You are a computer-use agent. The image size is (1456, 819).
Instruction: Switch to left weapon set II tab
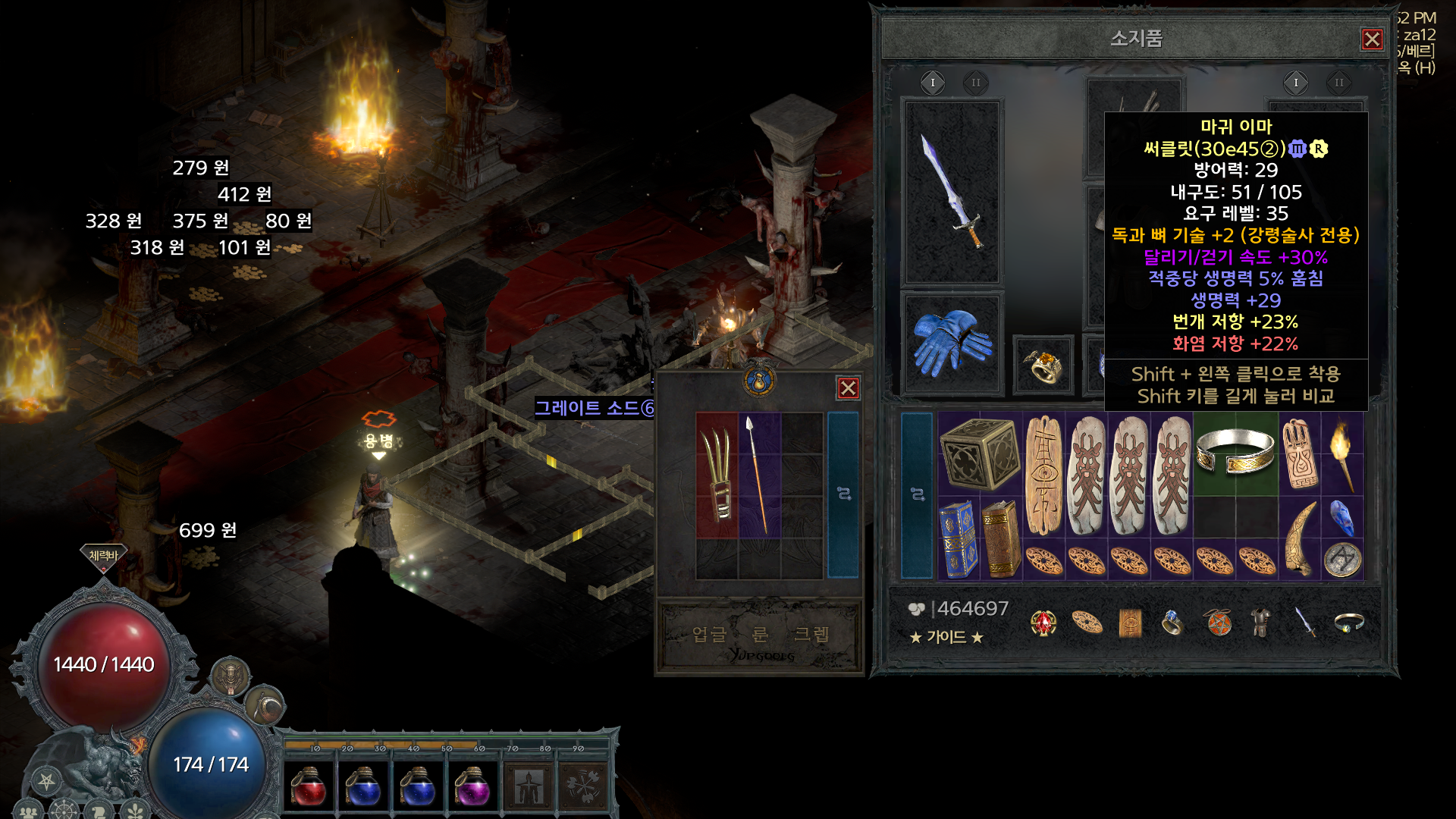click(975, 83)
